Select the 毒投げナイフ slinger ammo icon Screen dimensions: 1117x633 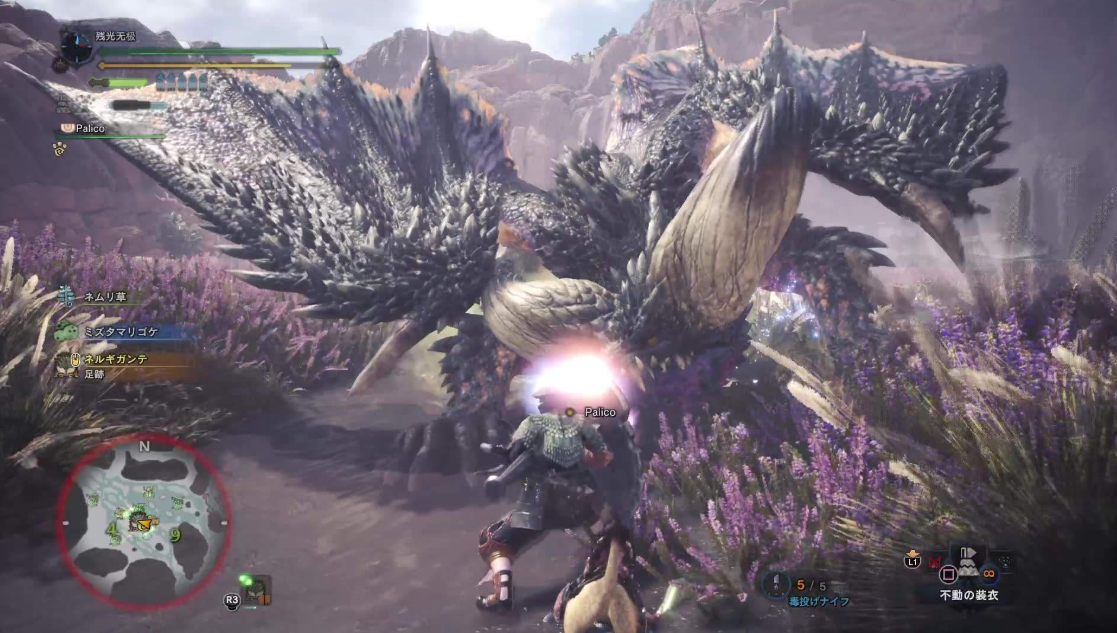777,585
